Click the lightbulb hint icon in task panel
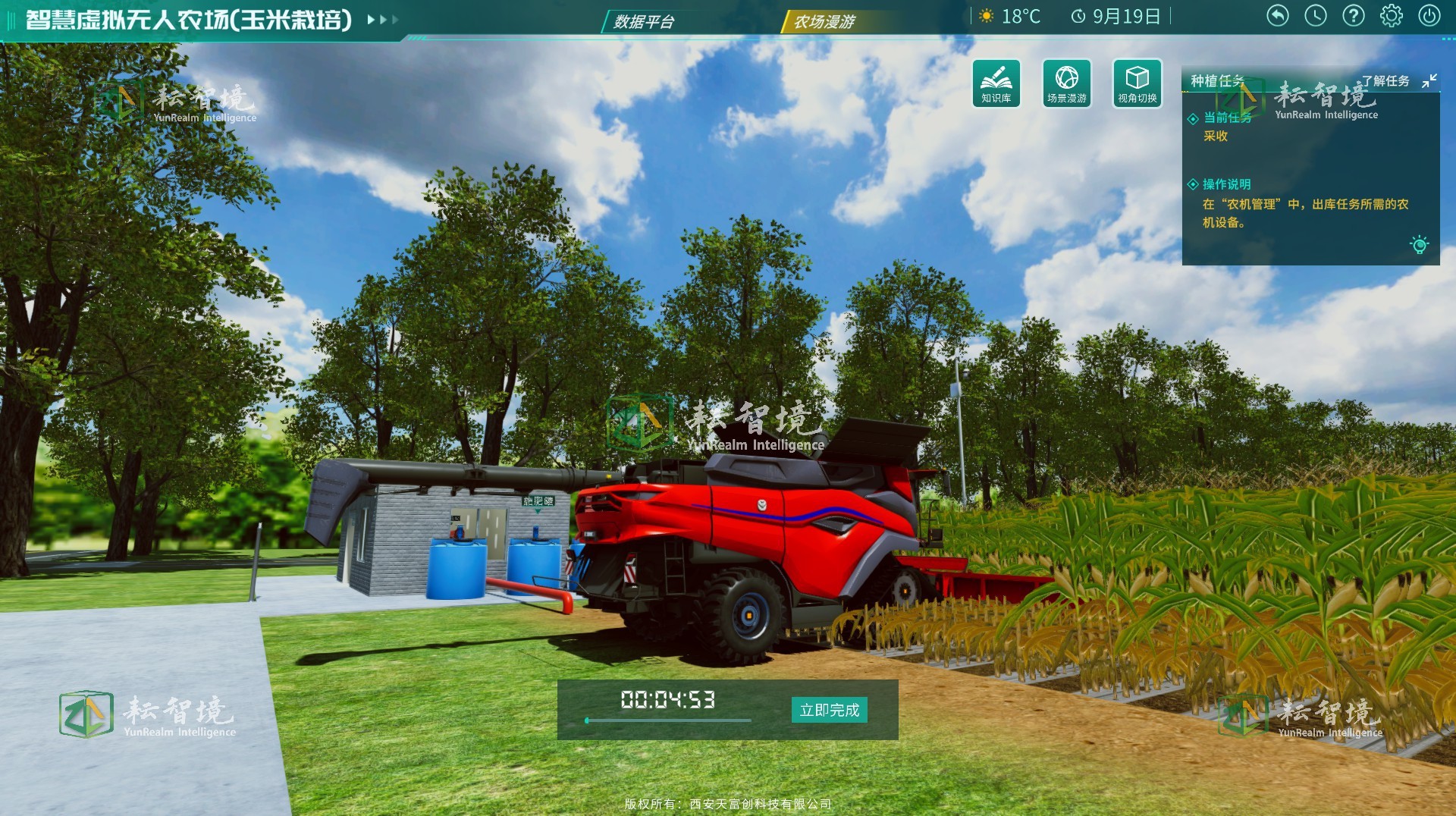Viewport: 1456px width, 816px height. point(1419,245)
